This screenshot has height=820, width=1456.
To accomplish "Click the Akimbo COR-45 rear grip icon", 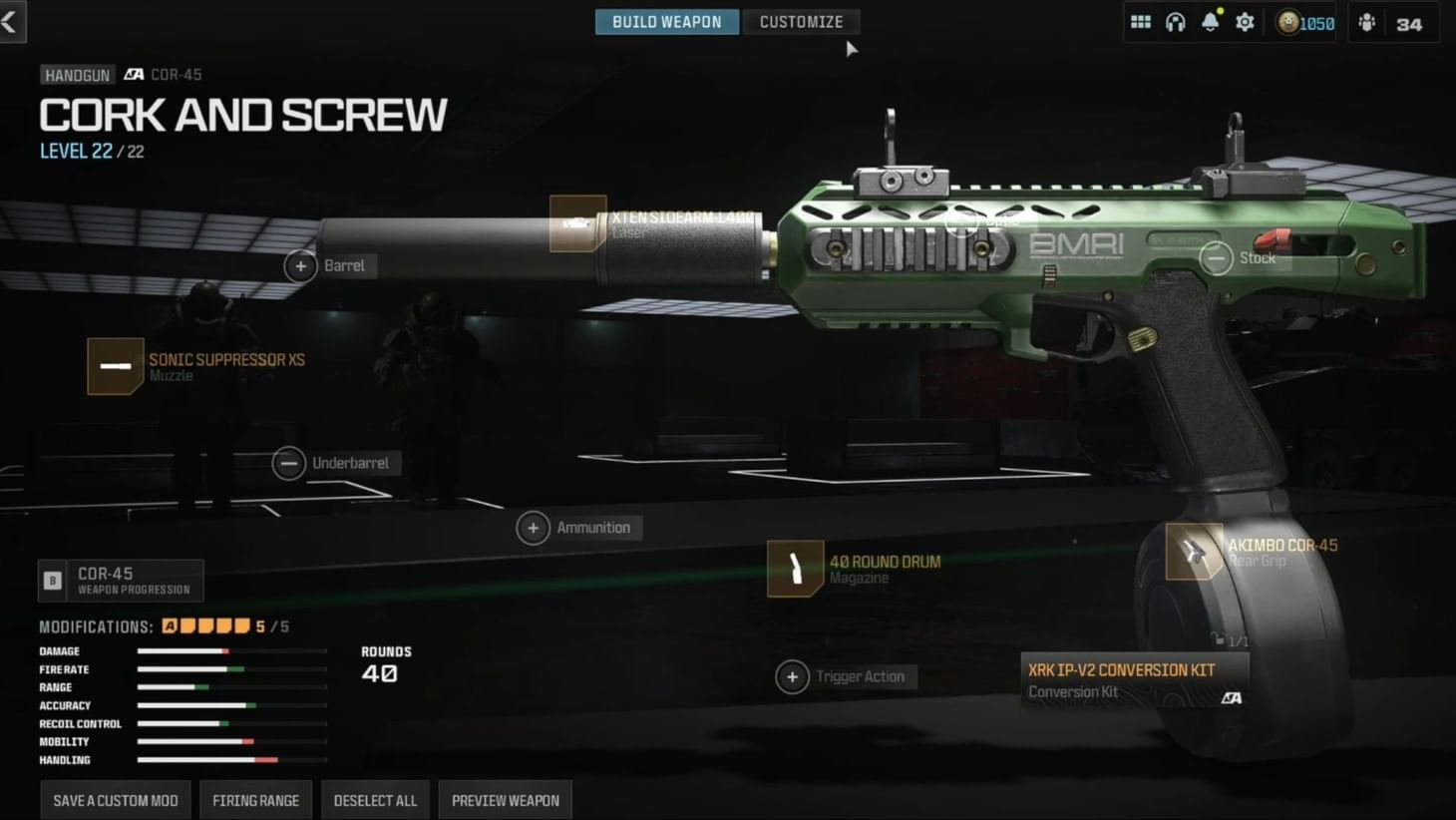I will coord(1194,553).
